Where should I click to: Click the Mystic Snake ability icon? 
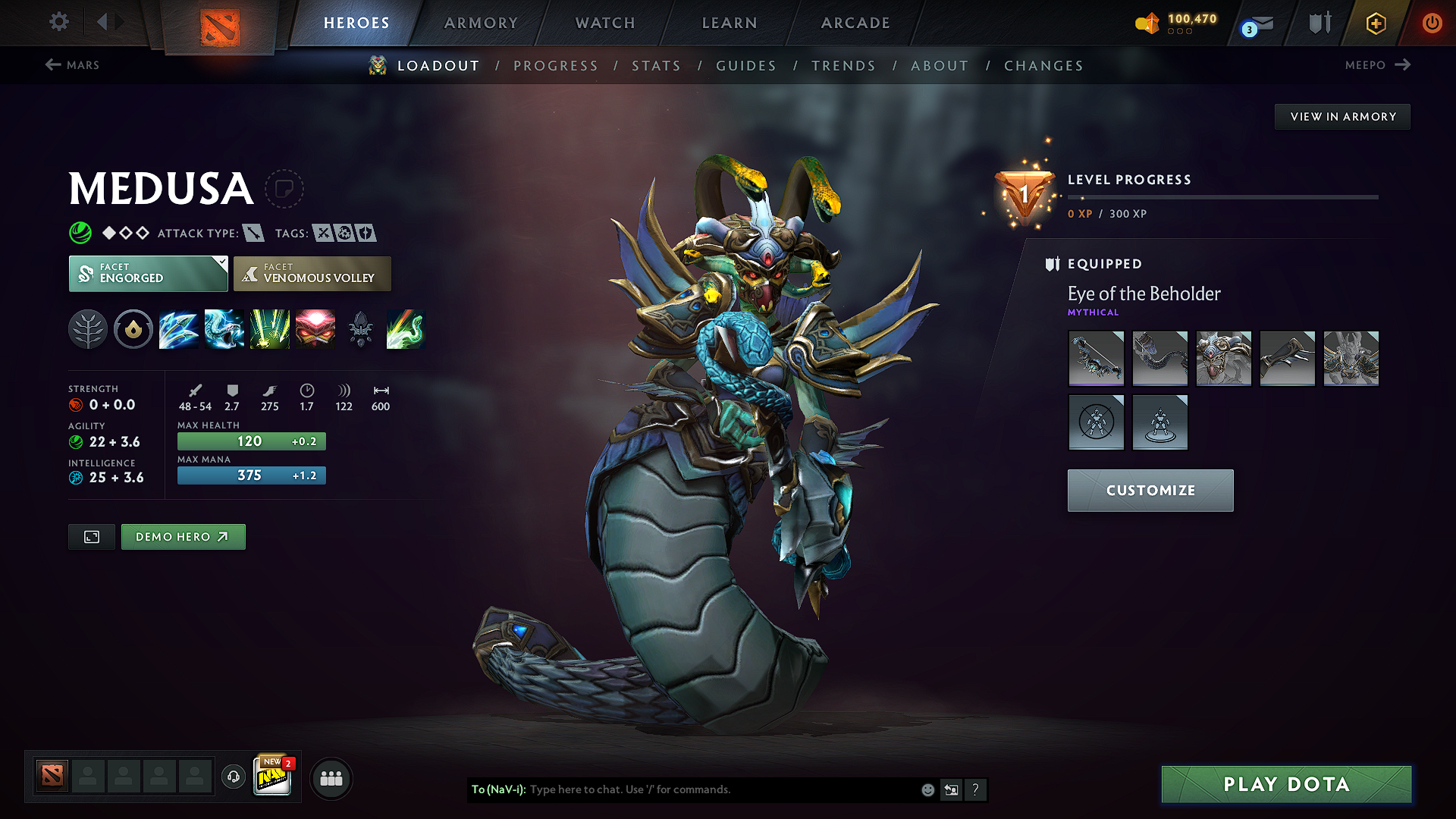pos(224,329)
